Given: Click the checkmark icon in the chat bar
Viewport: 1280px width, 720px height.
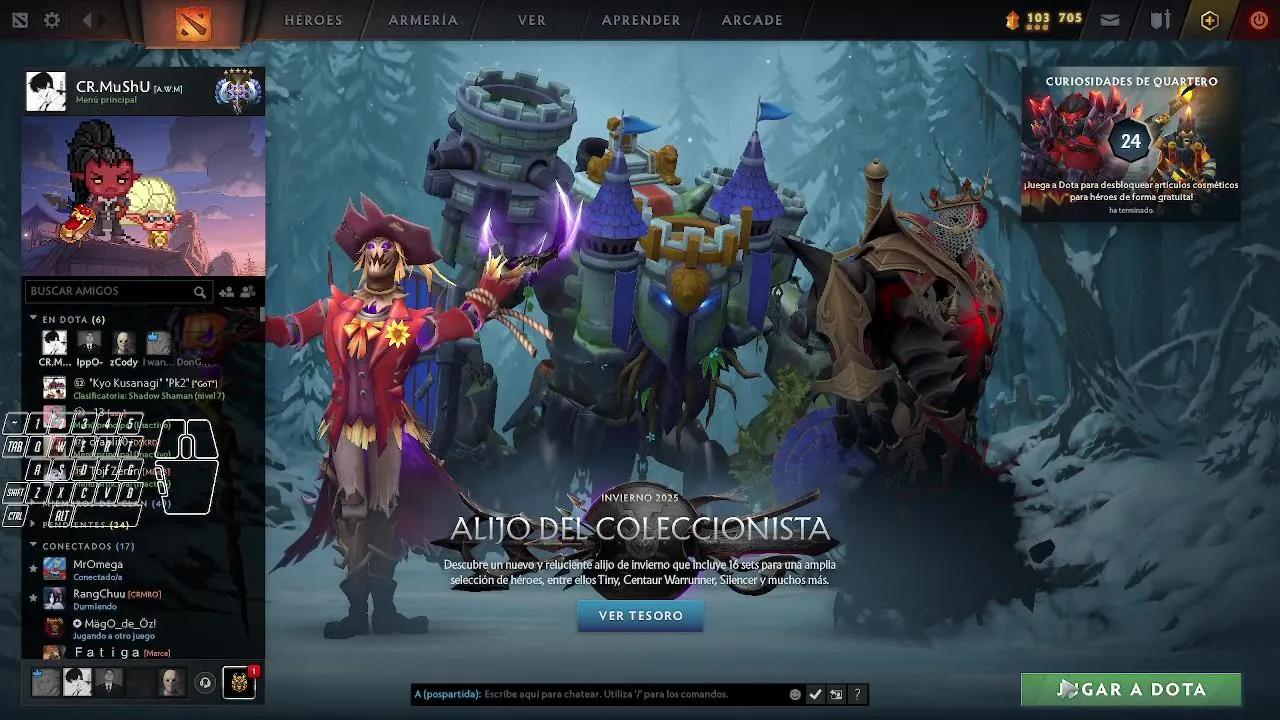Looking at the screenshot, I should point(815,694).
